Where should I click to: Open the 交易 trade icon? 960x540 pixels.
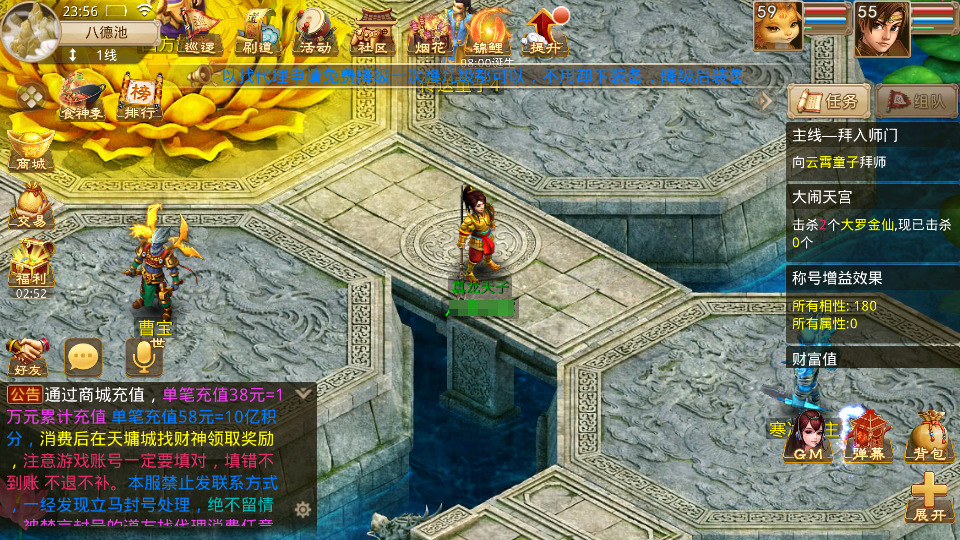pyautogui.click(x=30, y=207)
